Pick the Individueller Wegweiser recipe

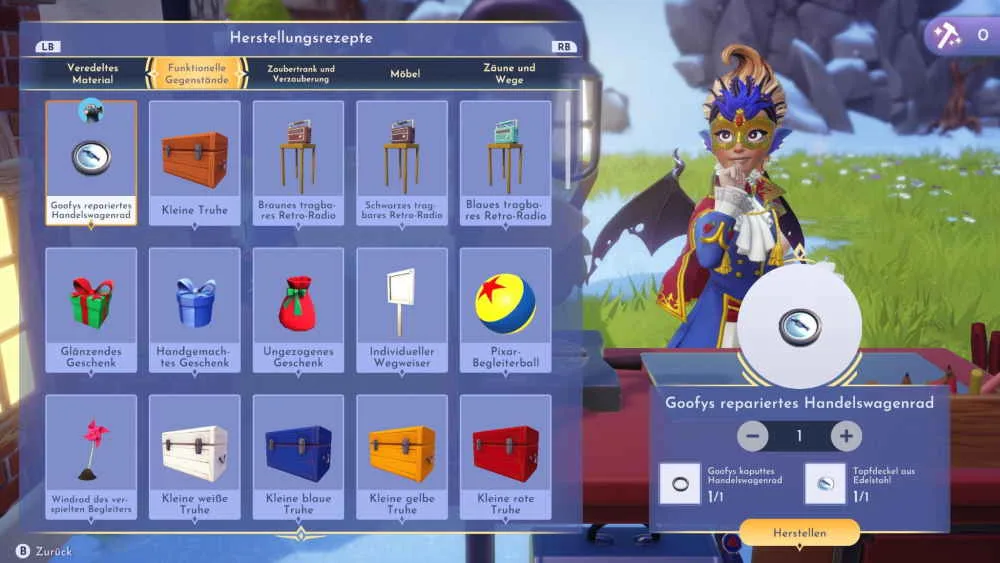(x=402, y=310)
